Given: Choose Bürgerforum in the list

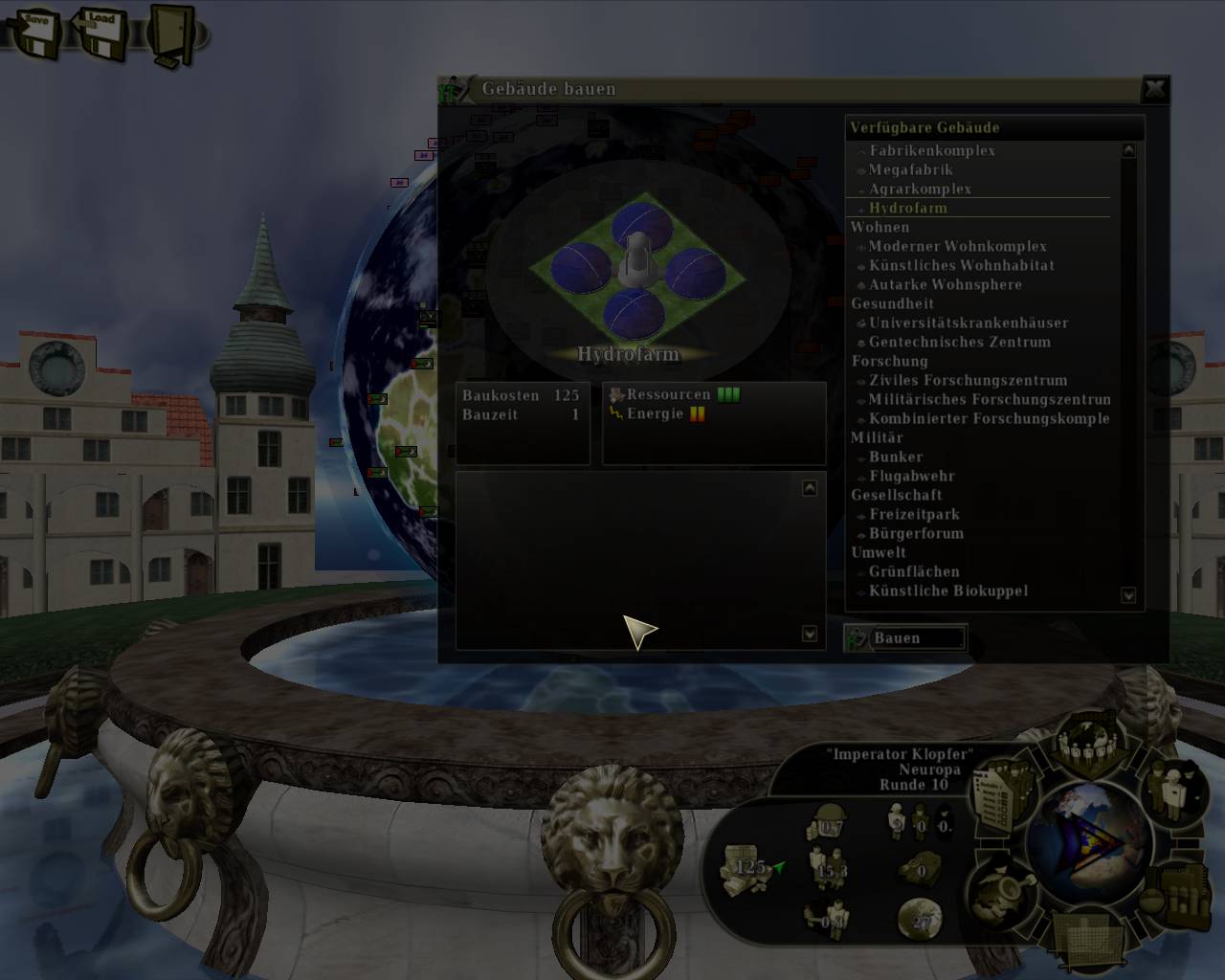Looking at the screenshot, I should click(915, 533).
